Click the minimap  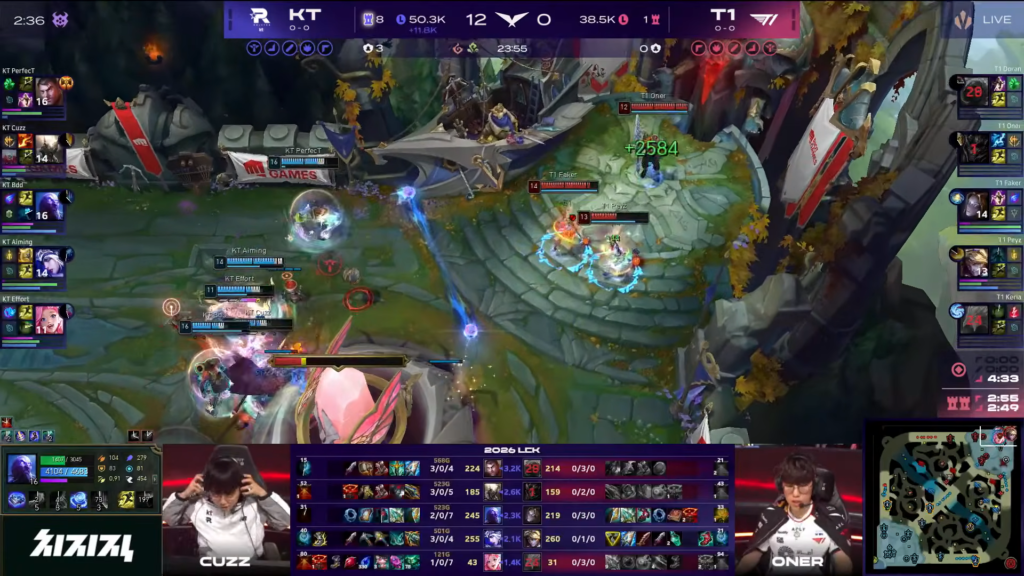942,496
